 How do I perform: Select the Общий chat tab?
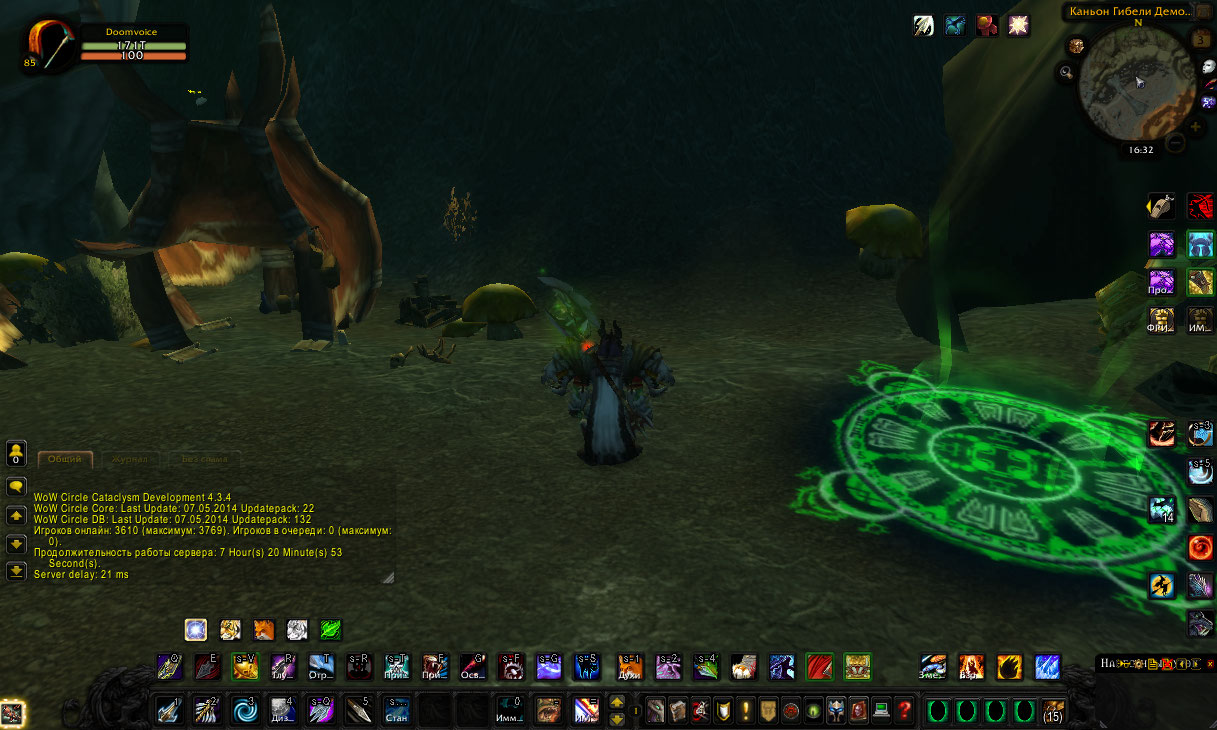(x=65, y=459)
